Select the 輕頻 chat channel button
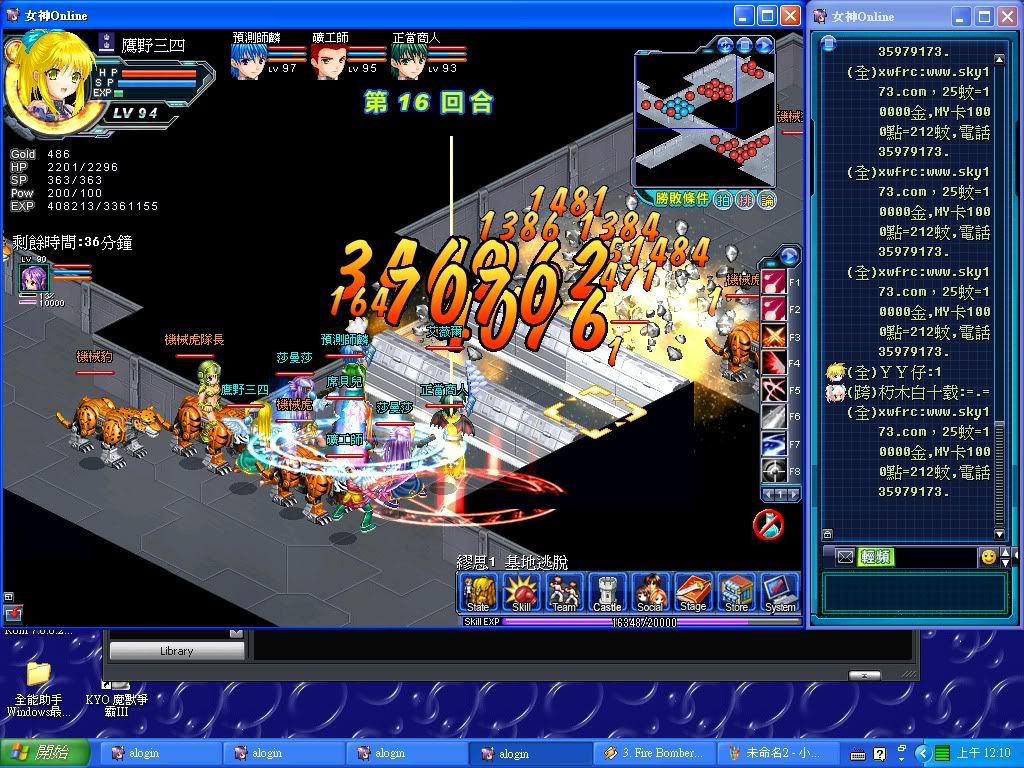This screenshot has height=768, width=1024. (875, 557)
